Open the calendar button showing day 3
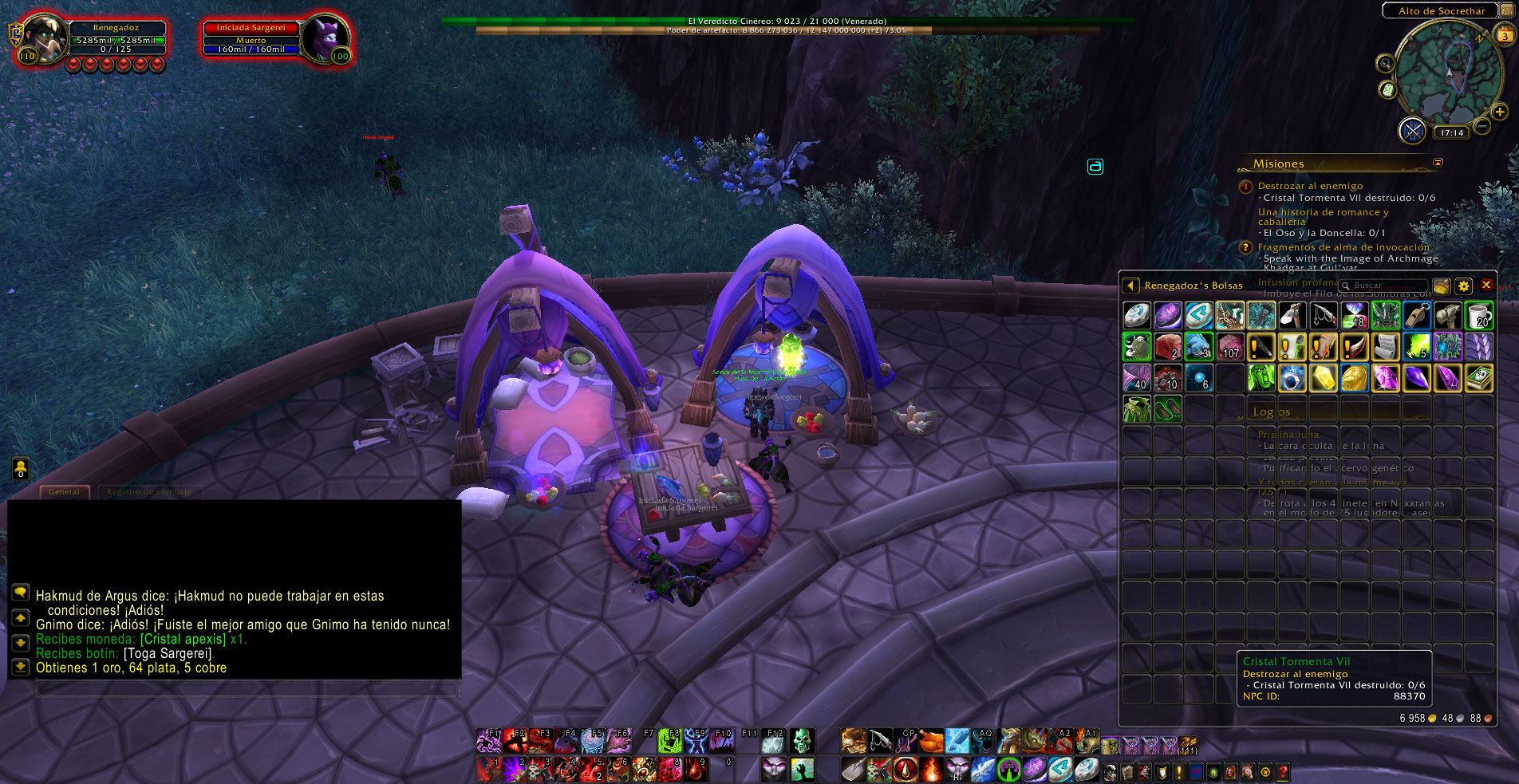Screen dimensions: 1519x784 [1505, 35]
